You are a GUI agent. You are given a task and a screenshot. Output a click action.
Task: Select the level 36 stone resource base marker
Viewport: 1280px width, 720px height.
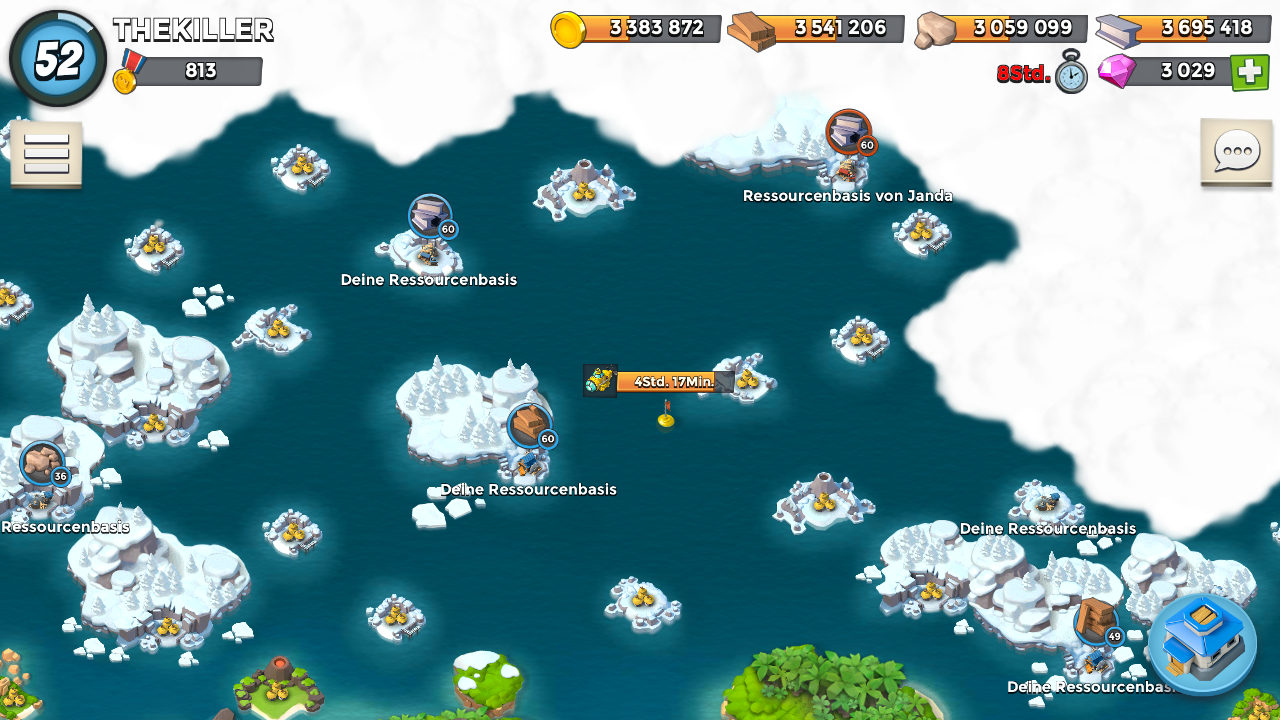tap(42, 463)
